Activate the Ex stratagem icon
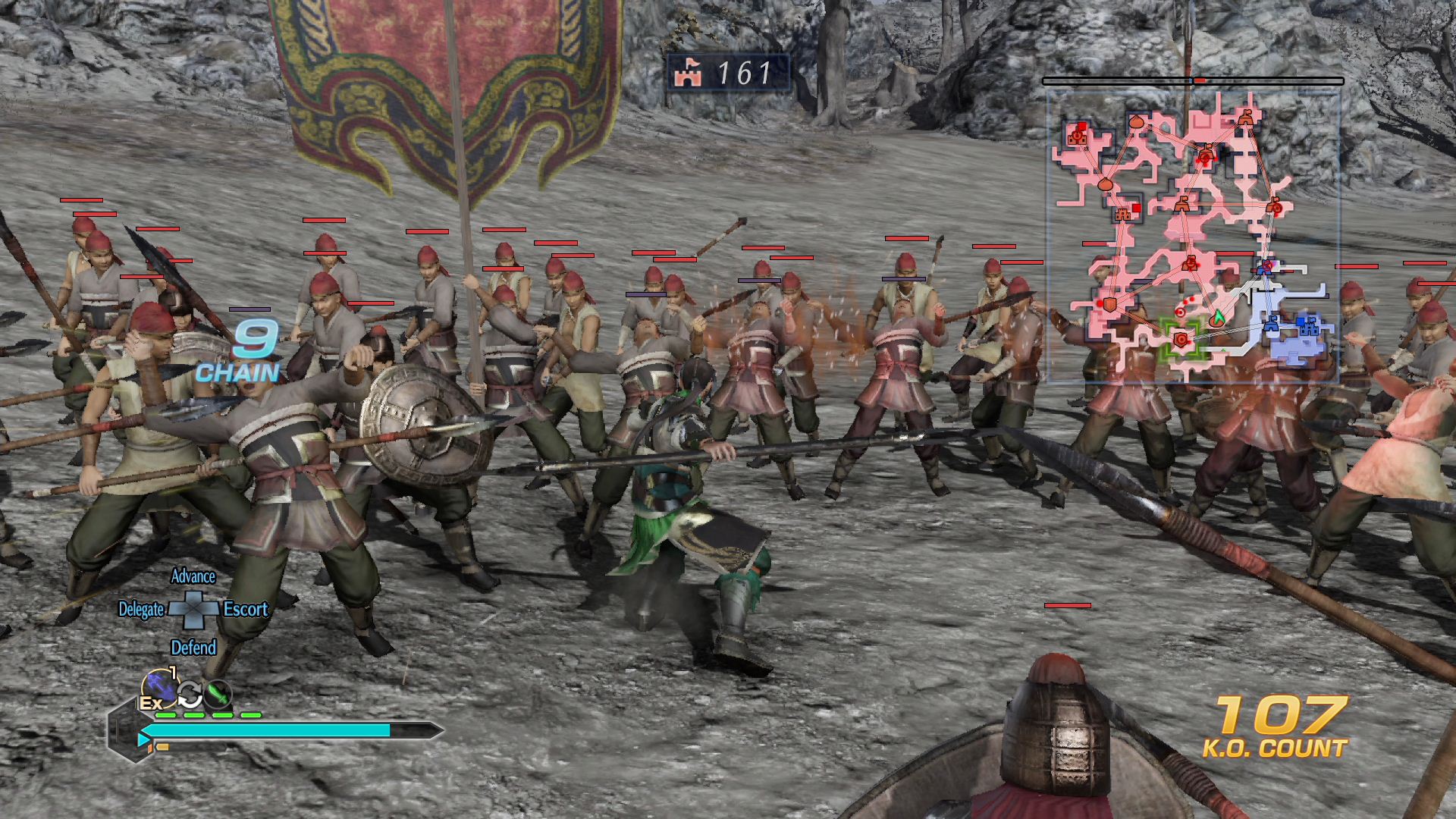The height and width of the screenshot is (819, 1456). pos(158,691)
